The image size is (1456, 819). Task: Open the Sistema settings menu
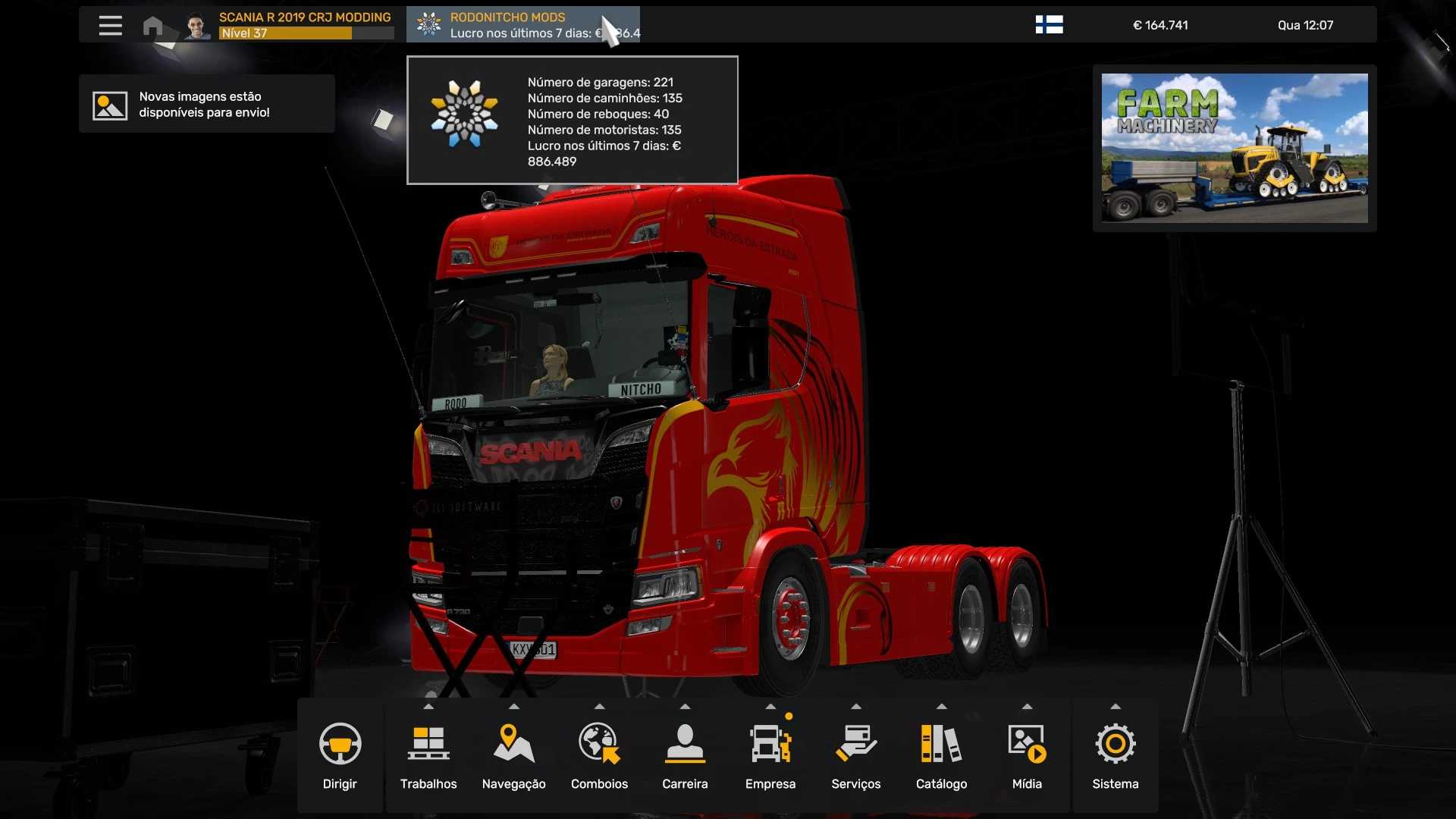1115,756
